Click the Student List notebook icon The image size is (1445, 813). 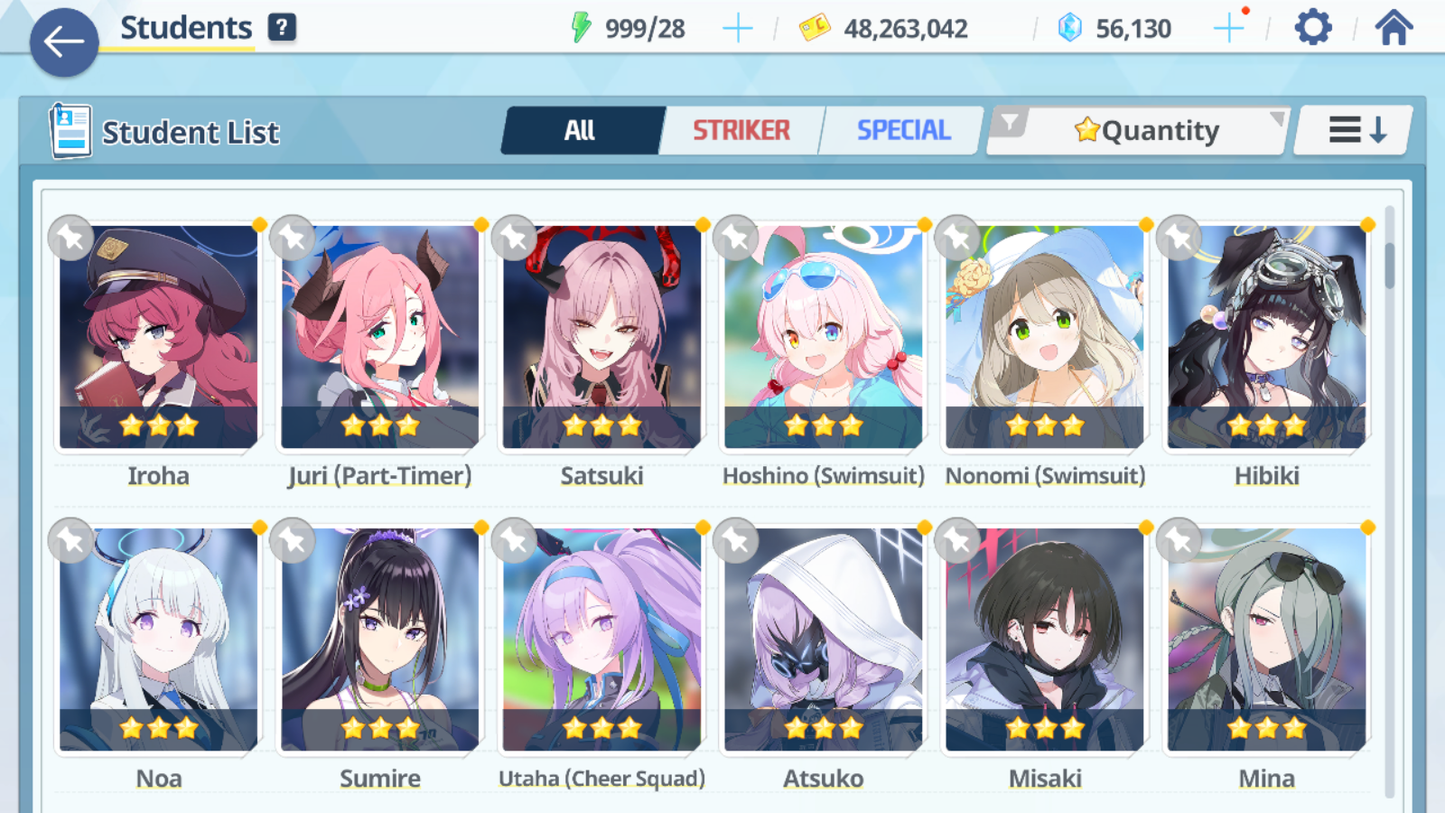click(x=73, y=131)
